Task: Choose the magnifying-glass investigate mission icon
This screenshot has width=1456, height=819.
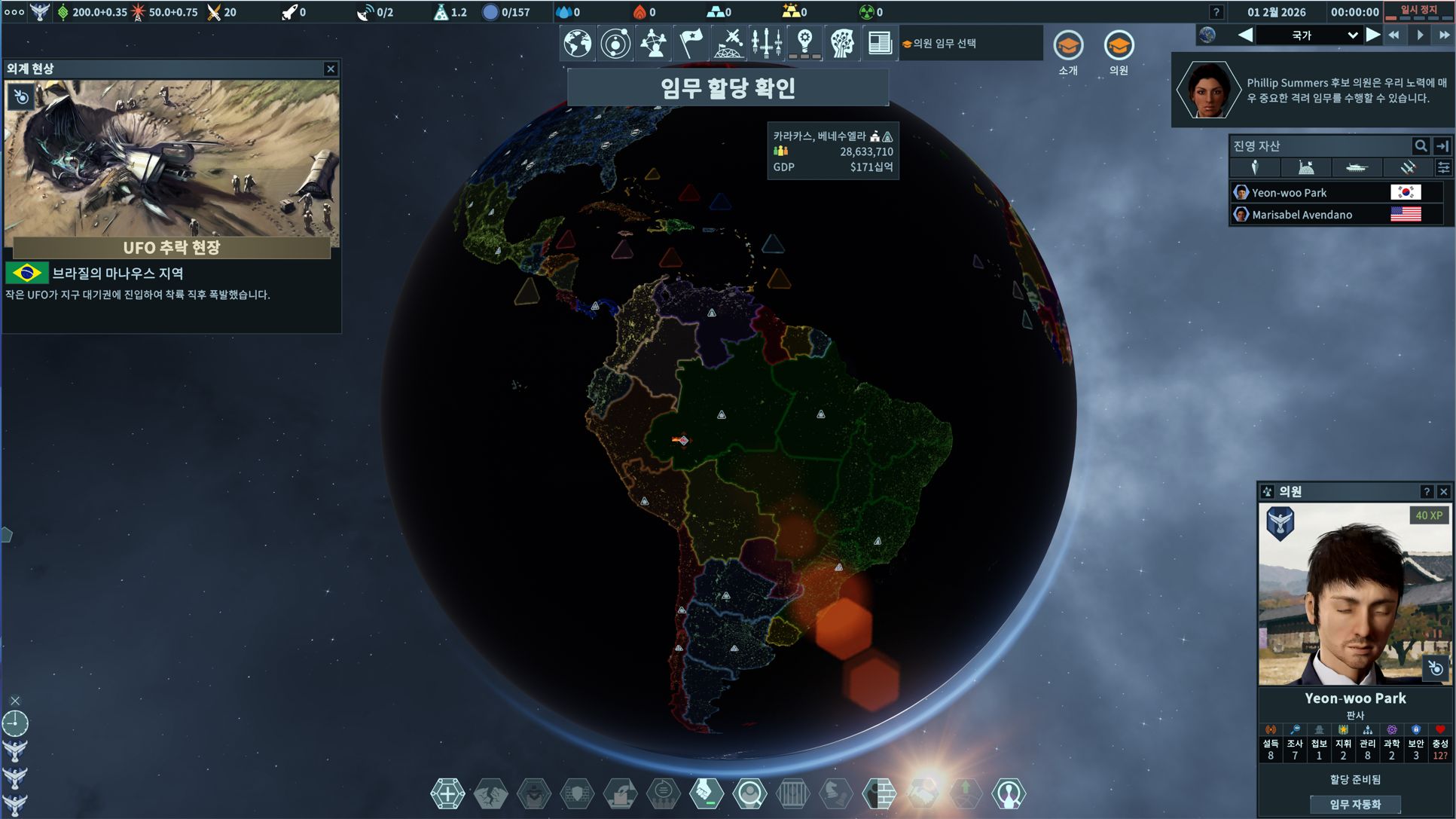Action: point(749,793)
